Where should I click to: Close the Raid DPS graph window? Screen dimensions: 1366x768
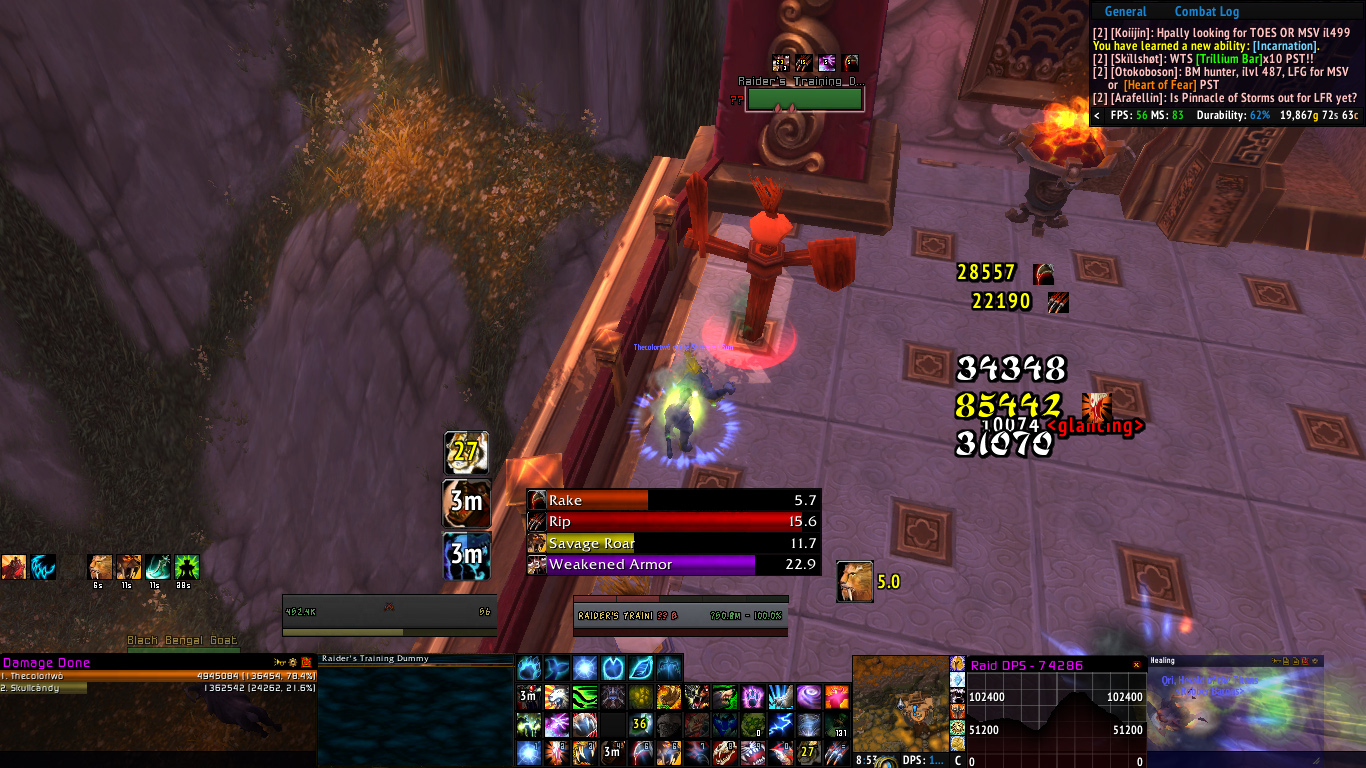pos(1136,664)
